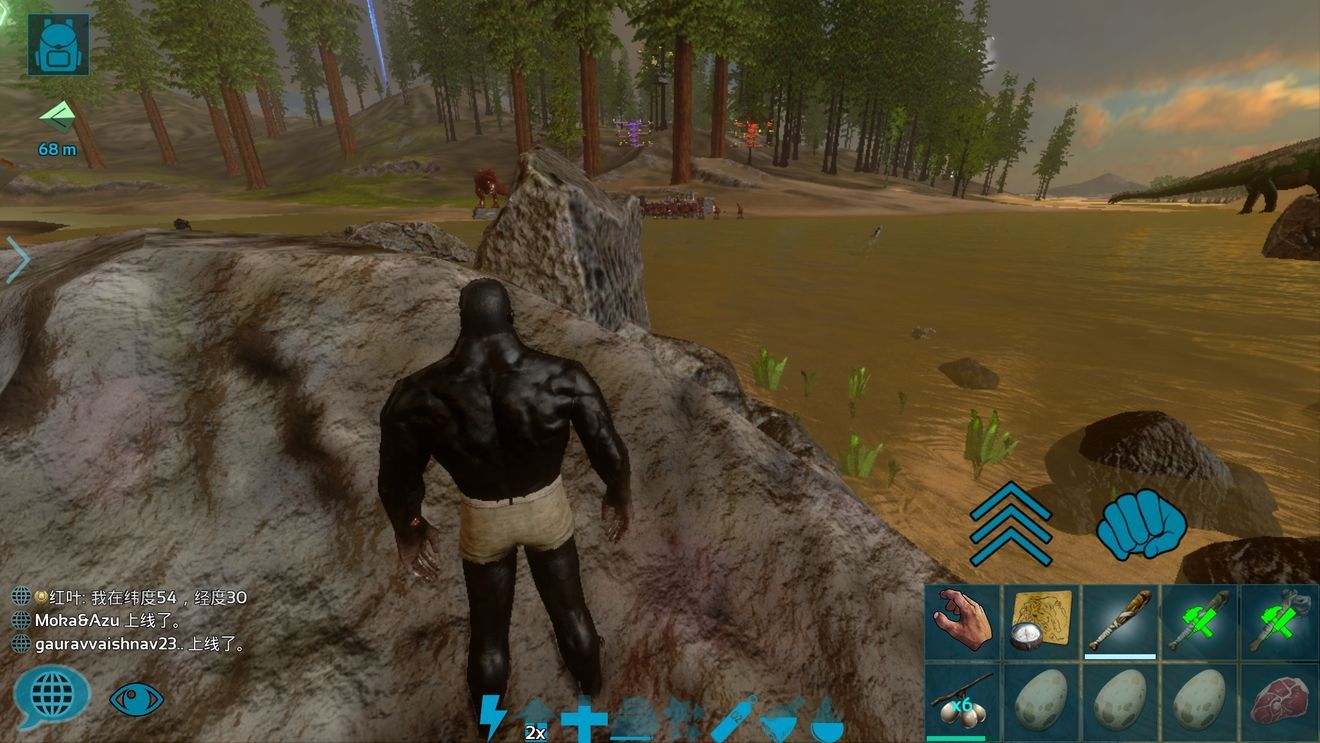Select the raw meat slot
Image resolution: width=1320 pixels, height=743 pixels.
[1279, 701]
